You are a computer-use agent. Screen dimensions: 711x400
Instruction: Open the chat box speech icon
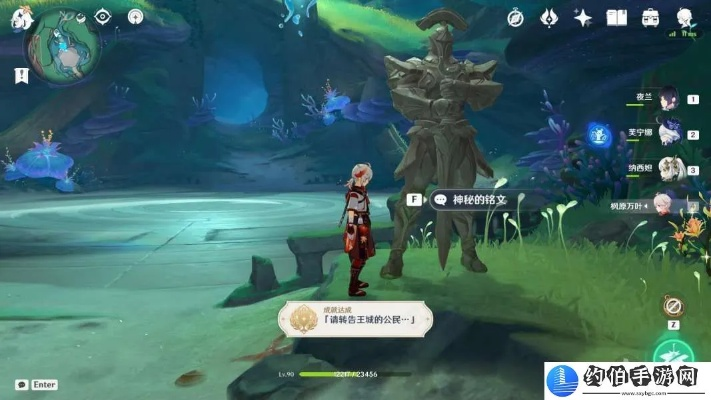[x=21, y=384]
